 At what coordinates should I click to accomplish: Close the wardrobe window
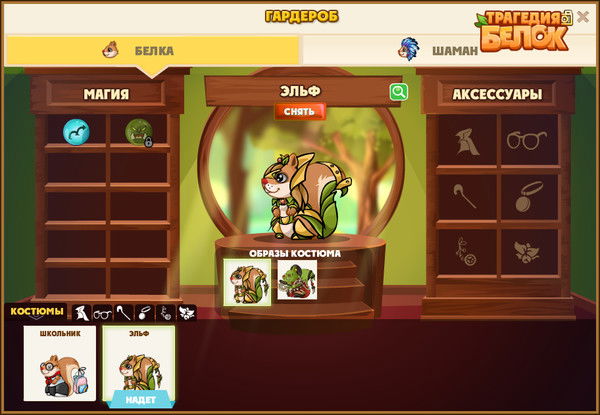click(x=583, y=16)
